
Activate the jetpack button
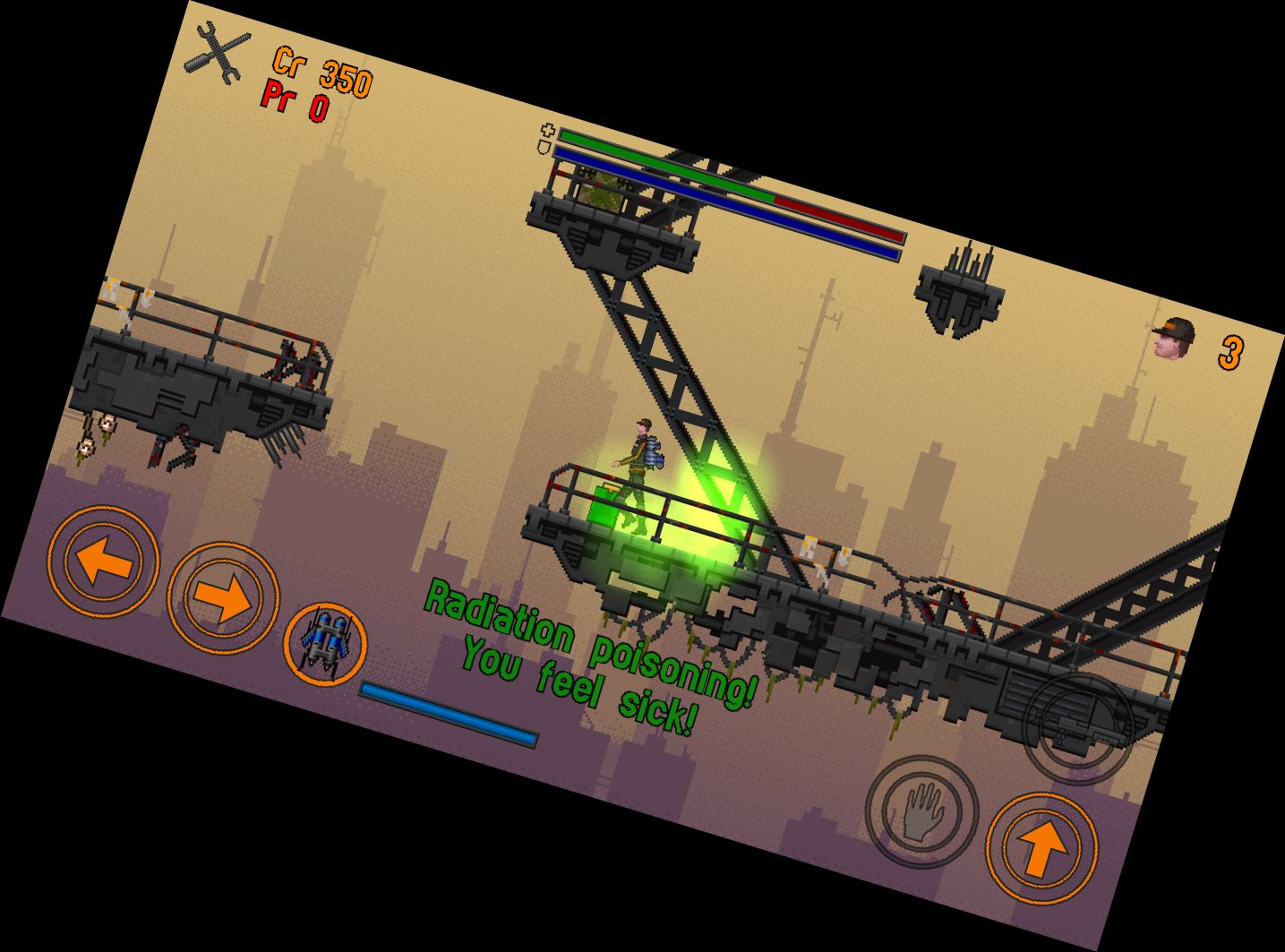(324, 644)
